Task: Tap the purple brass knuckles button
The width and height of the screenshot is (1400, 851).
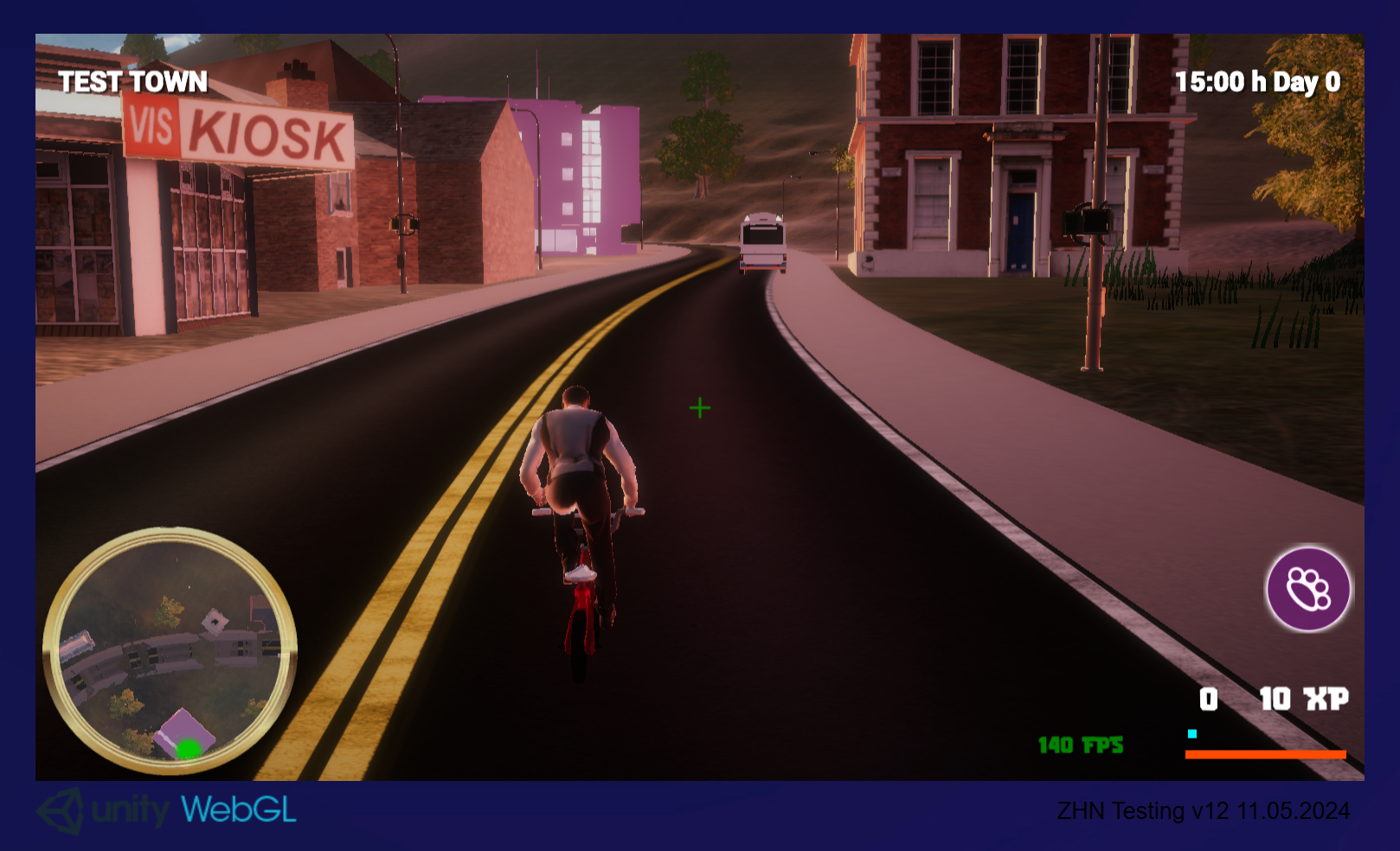Action: (1307, 589)
